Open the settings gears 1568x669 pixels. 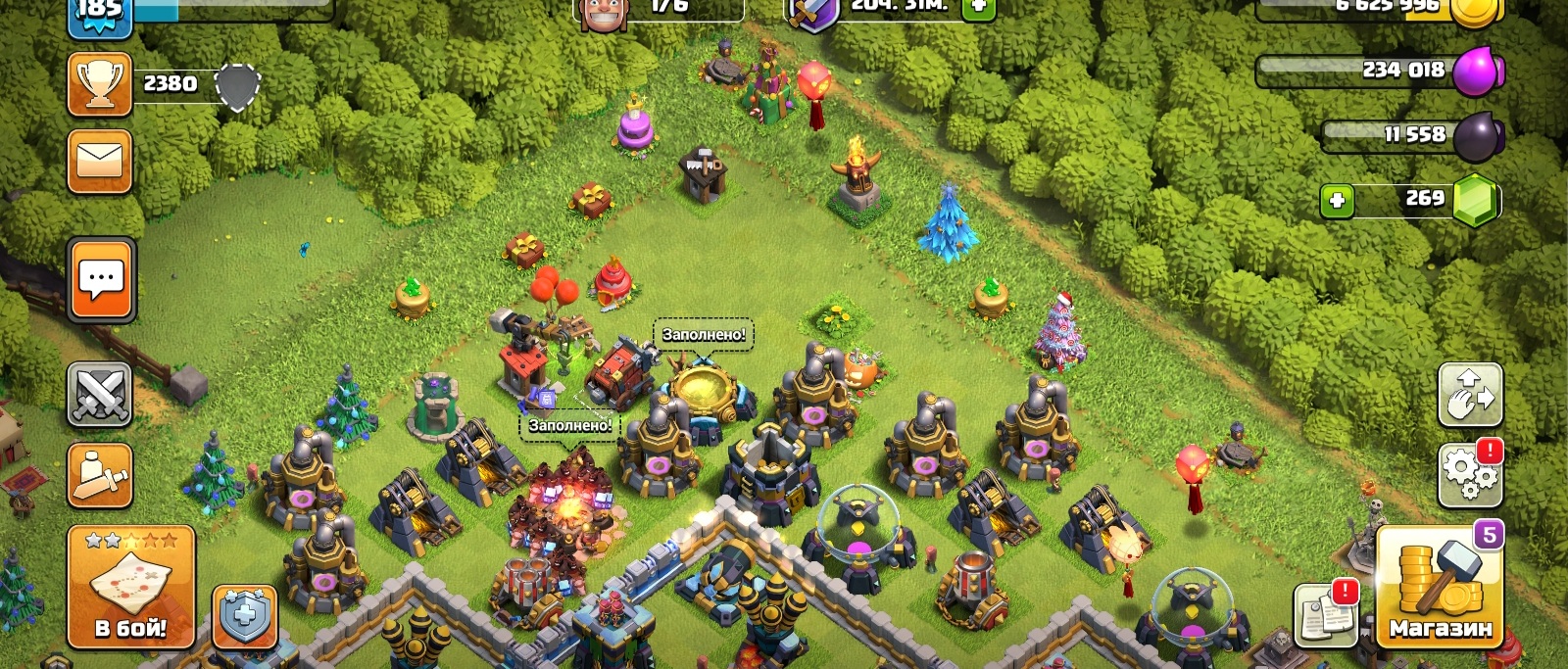pos(1469,474)
